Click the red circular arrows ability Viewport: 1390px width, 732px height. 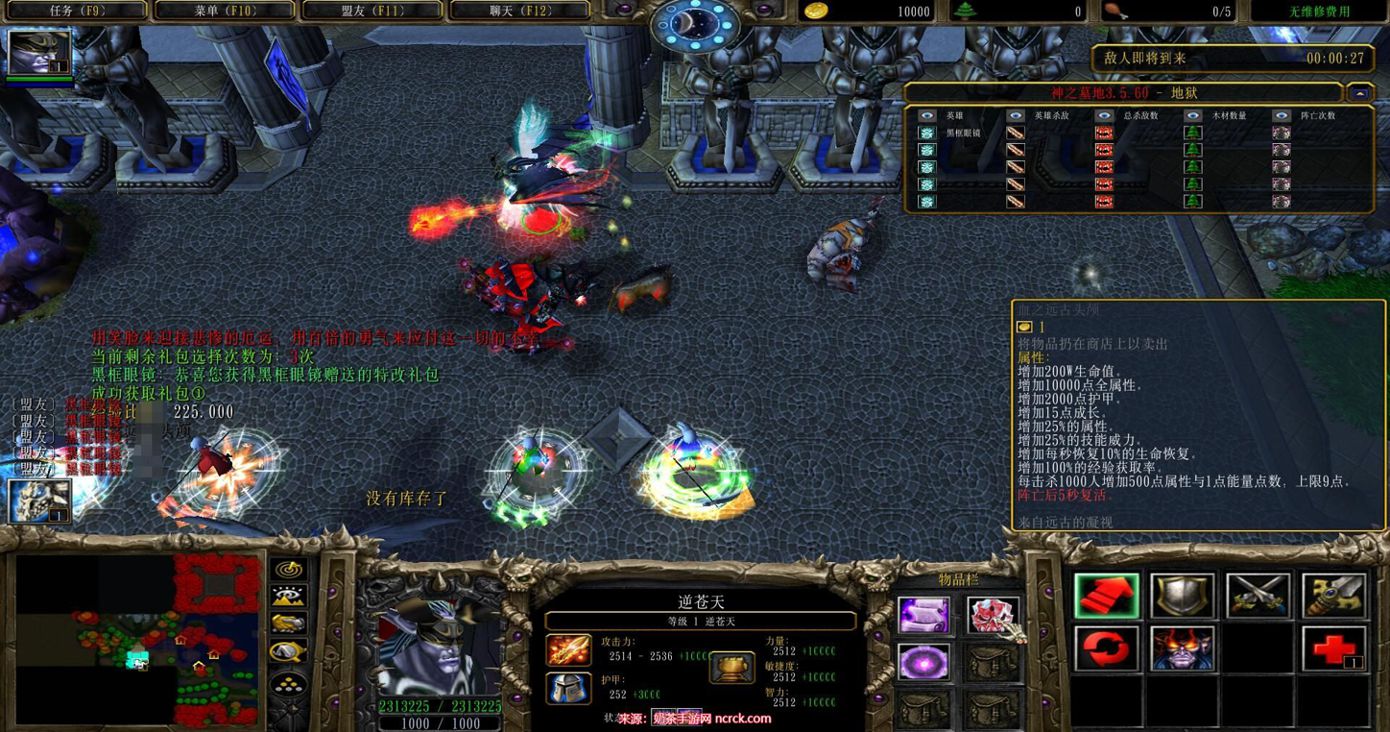pyautogui.click(x=1106, y=649)
